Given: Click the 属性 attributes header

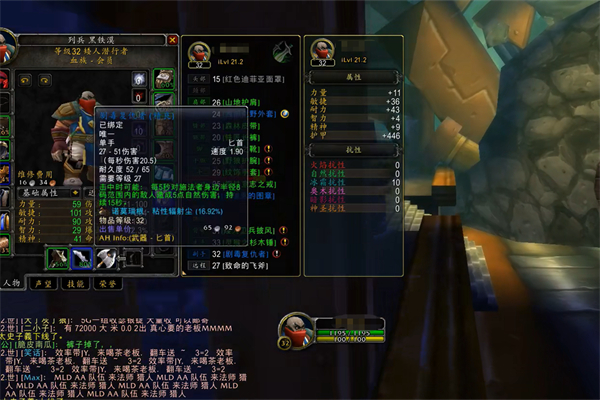Looking at the screenshot, I should click(x=352, y=75).
